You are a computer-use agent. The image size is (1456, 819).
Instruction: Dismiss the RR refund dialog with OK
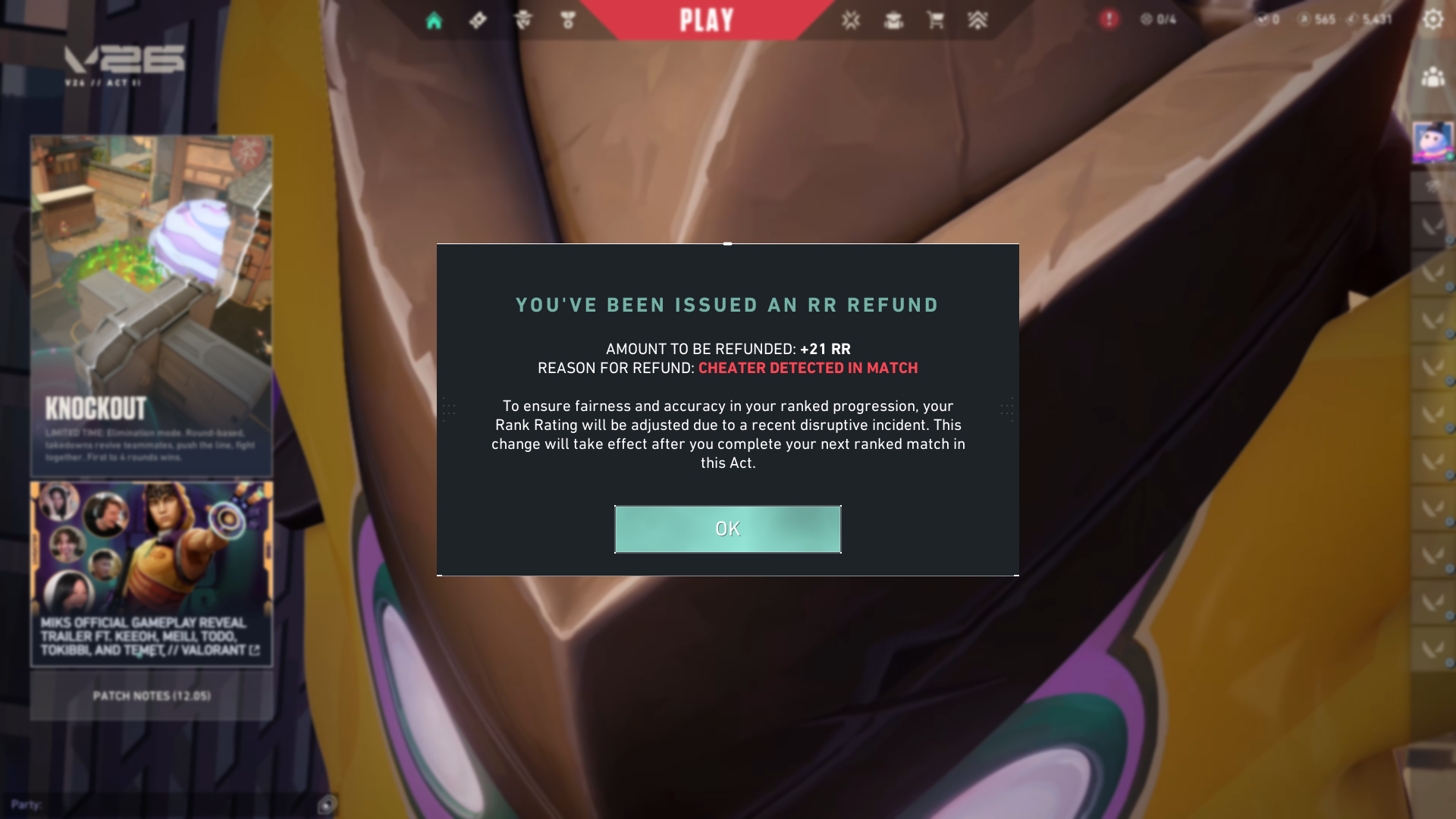click(x=727, y=529)
